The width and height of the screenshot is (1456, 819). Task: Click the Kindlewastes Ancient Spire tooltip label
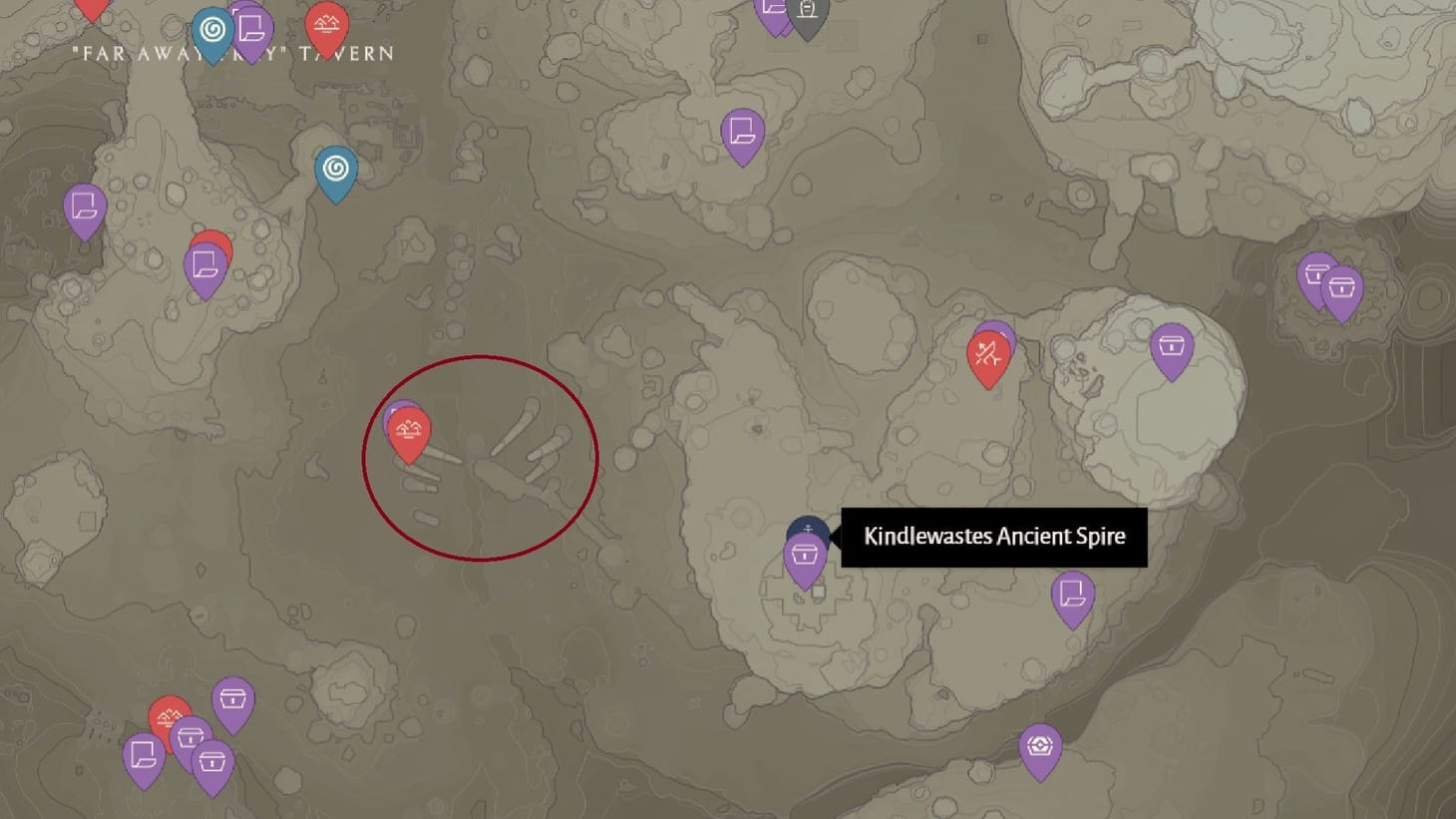(993, 536)
